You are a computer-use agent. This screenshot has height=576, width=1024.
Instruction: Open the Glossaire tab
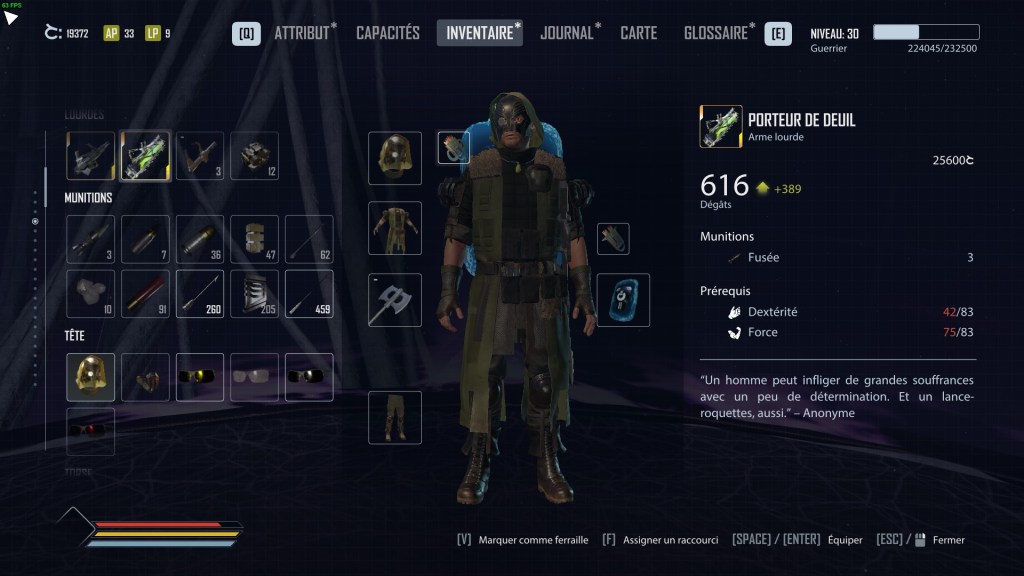(x=716, y=33)
